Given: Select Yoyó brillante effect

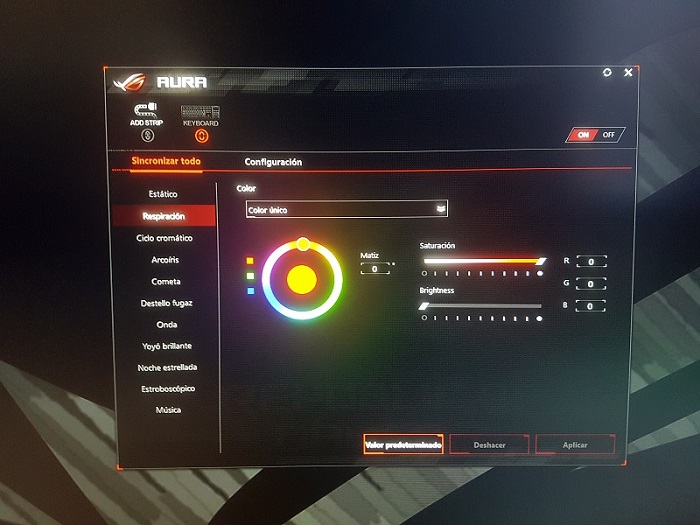Looking at the screenshot, I should point(167,346).
